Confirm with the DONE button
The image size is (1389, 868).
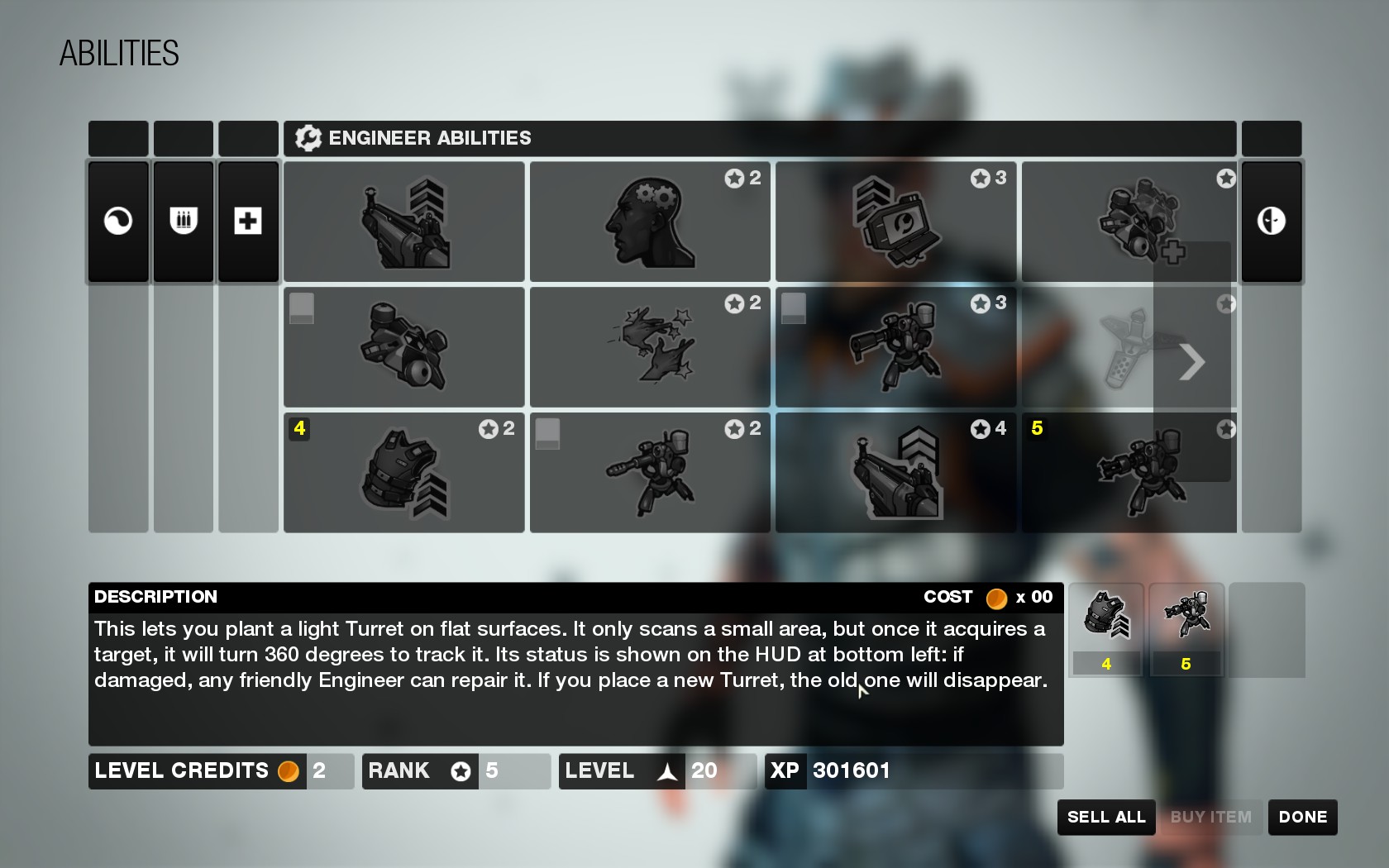pos(1302,817)
